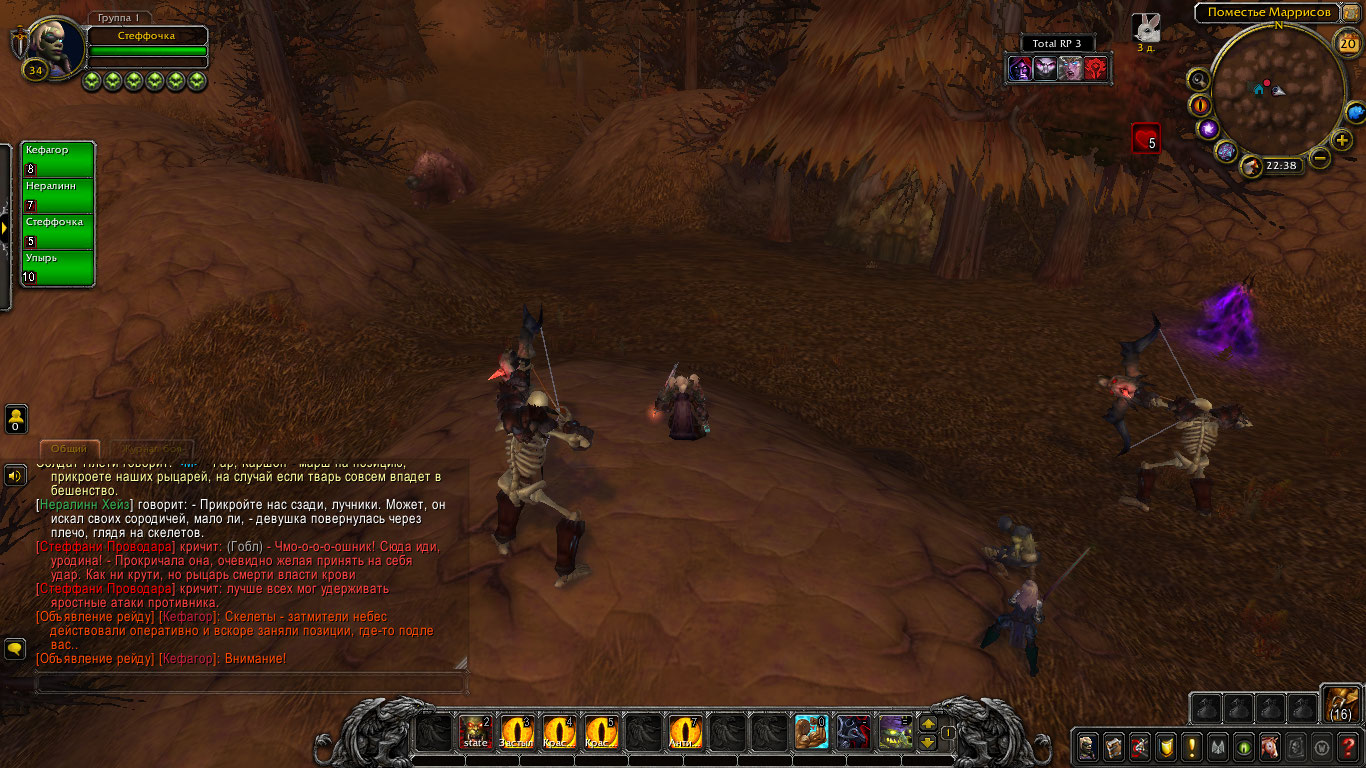Screen dimensions: 1366x768
Task: Switch to the Общий chat tab
Action: [69, 450]
